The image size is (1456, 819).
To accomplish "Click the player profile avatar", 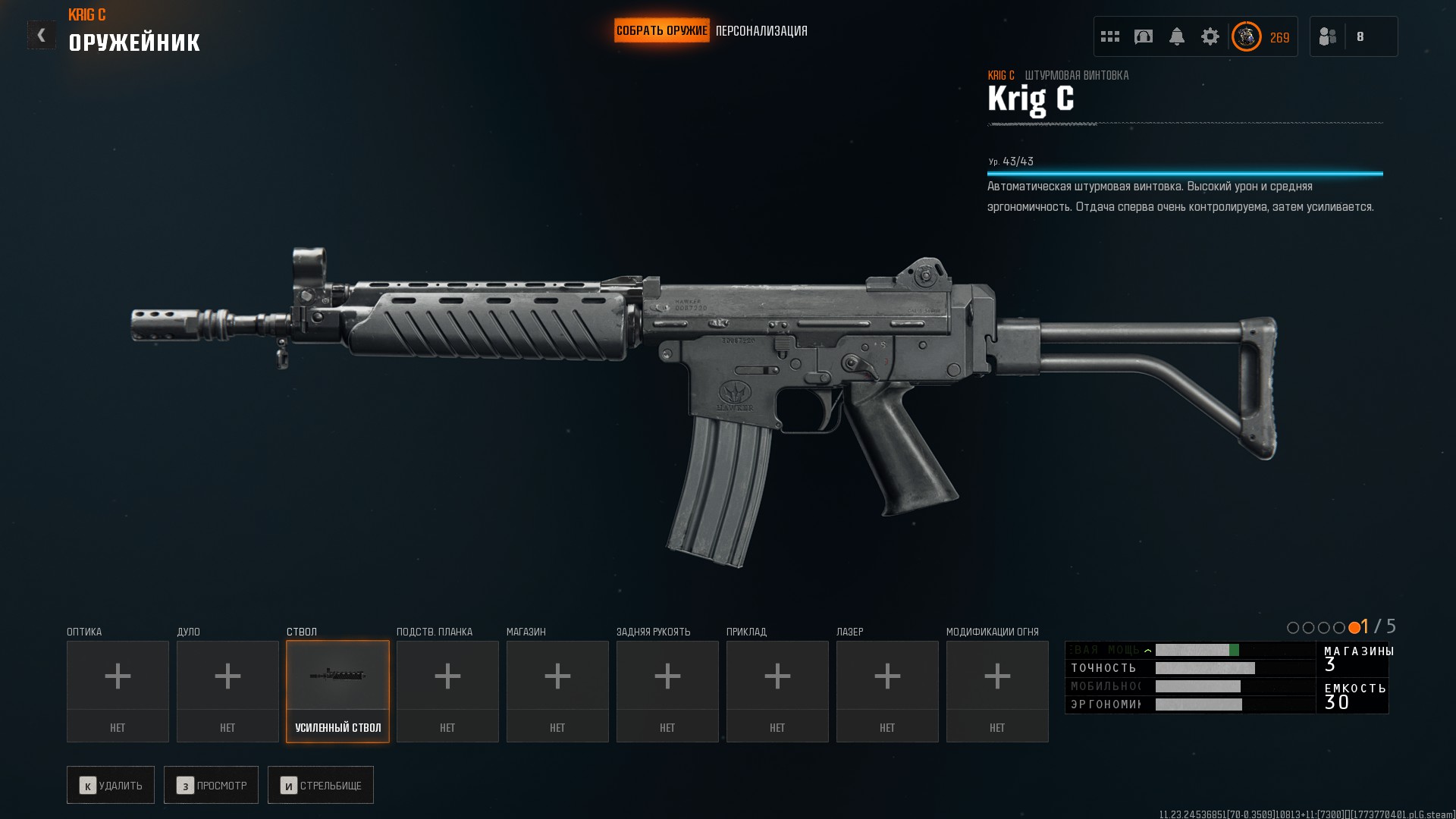I will pyautogui.click(x=1246, y=36).
